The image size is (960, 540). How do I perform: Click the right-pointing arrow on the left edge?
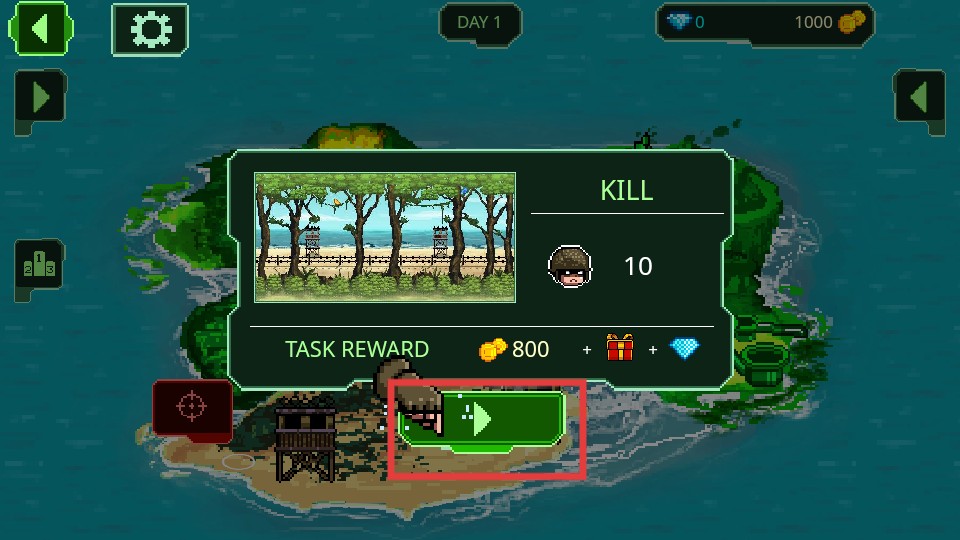click(x=40, y=99)
